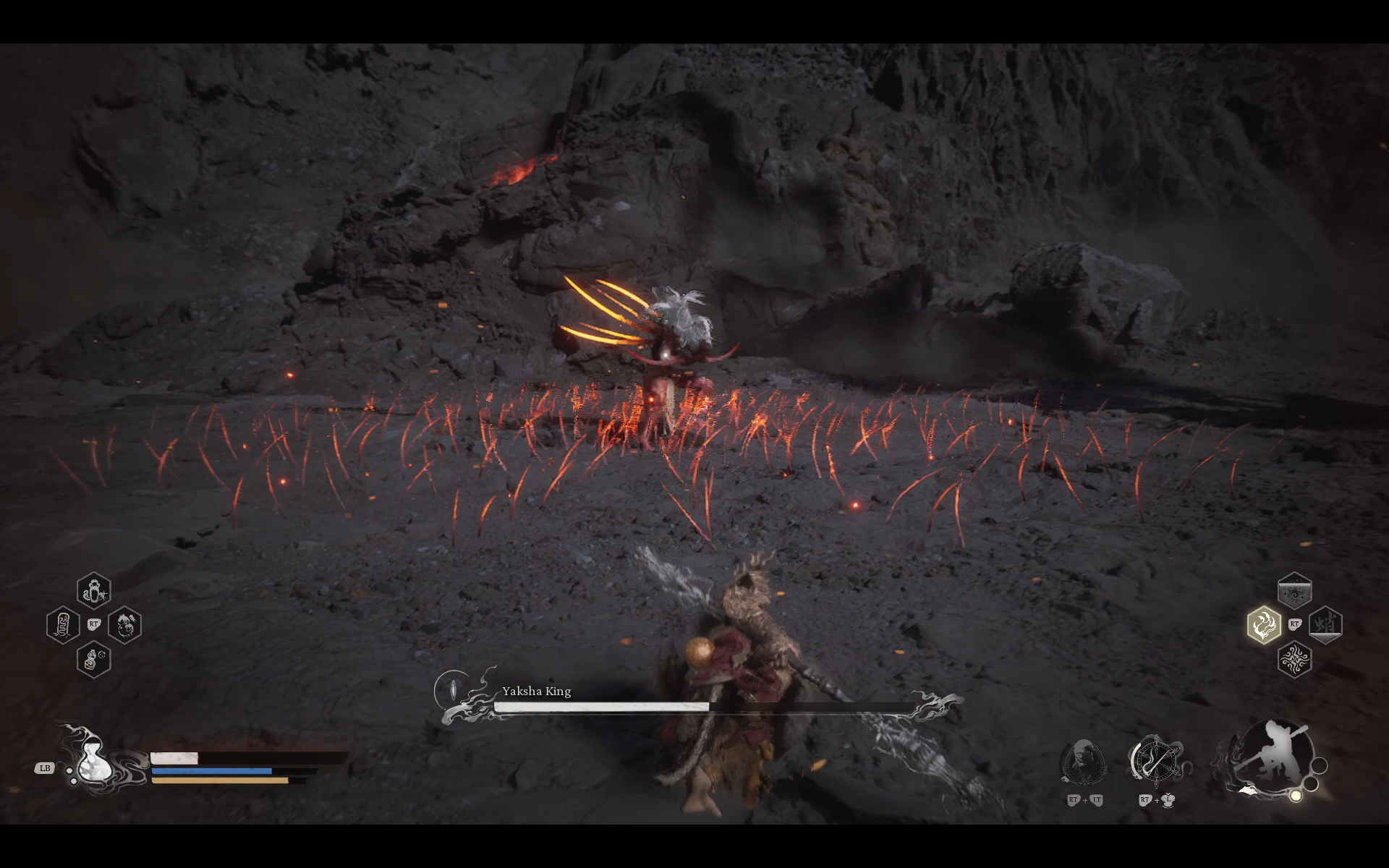Select the bottom gourd consumable hexagon
The height and width of the screenshot is (868, 1389).
pyautogui.click(x=93, y=659)
